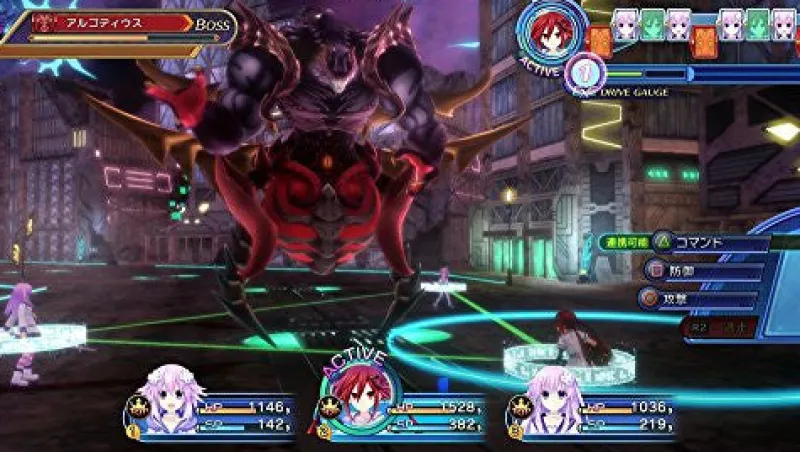Viewport: 800px width, 452px height.
Task: Pick the dimmed R2 escape option
Action: coord(713,325)
